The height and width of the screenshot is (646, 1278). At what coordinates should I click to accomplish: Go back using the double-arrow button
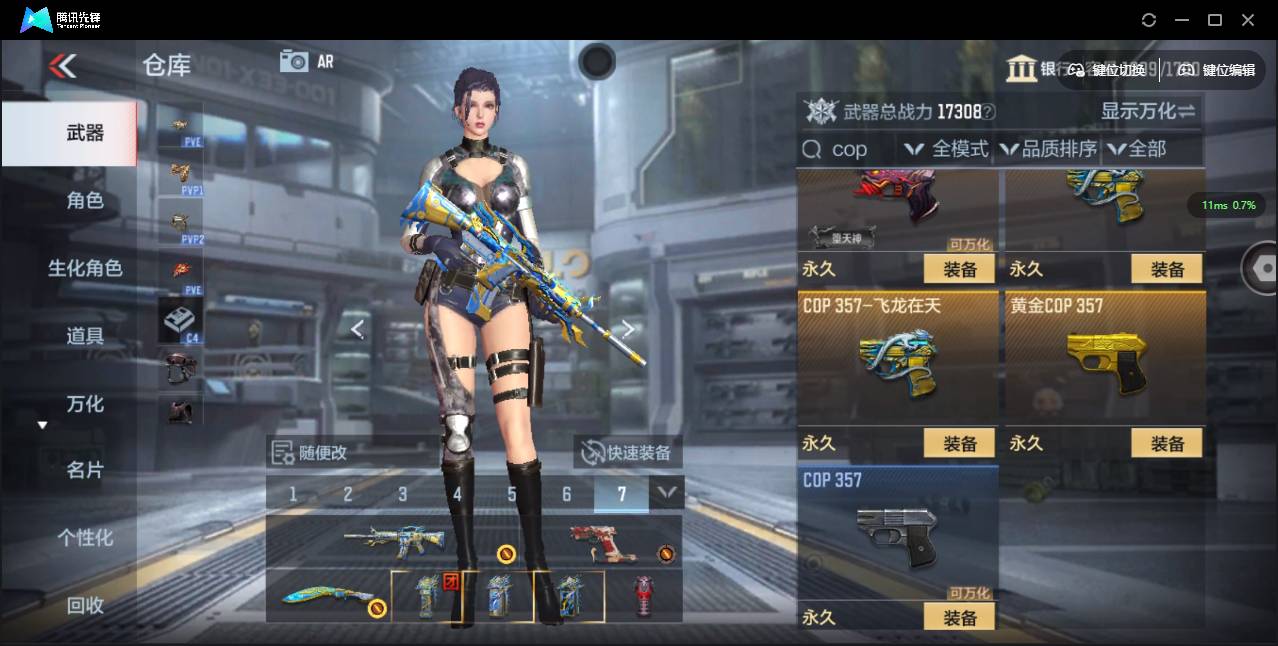click(x=62, y=66)
